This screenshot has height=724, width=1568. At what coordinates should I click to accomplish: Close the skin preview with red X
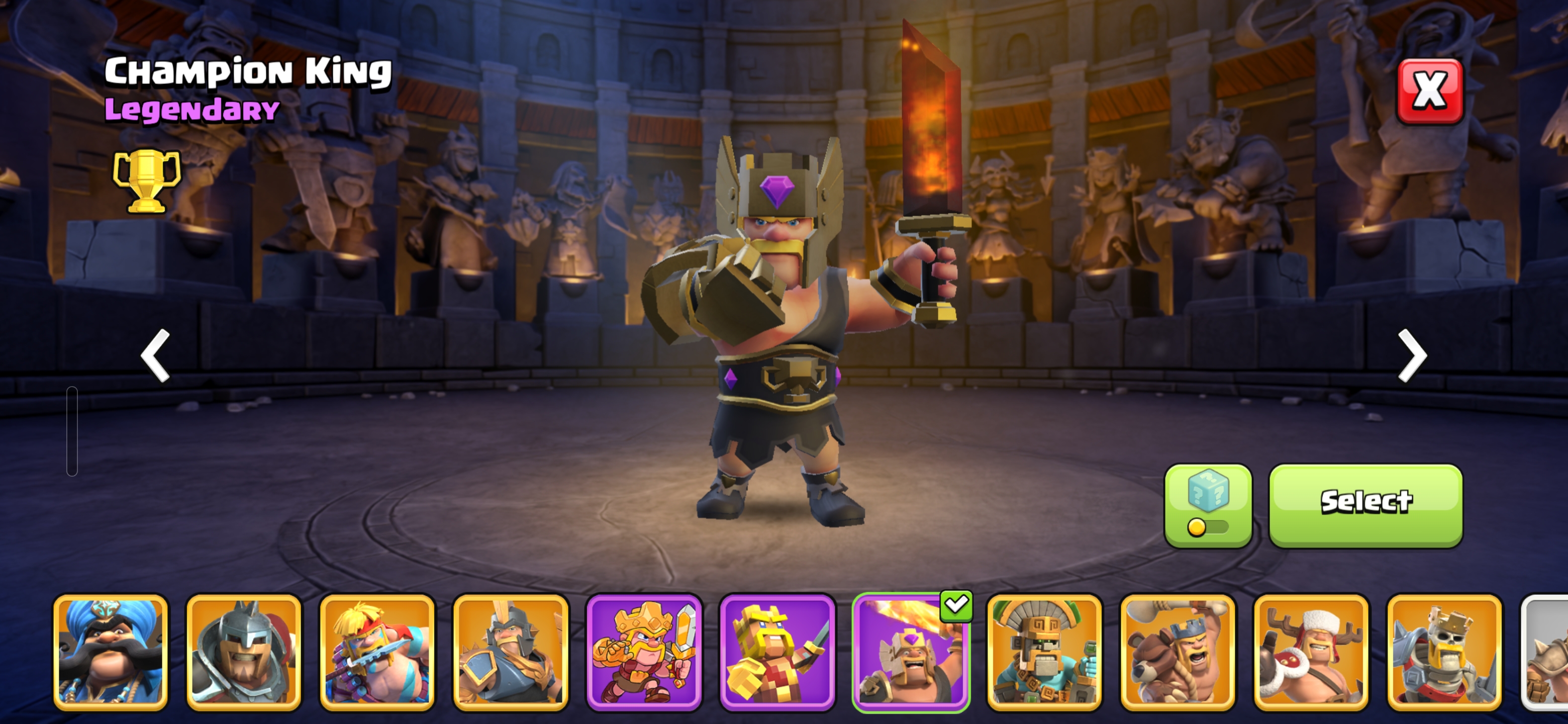click(x=1430, y=92)
